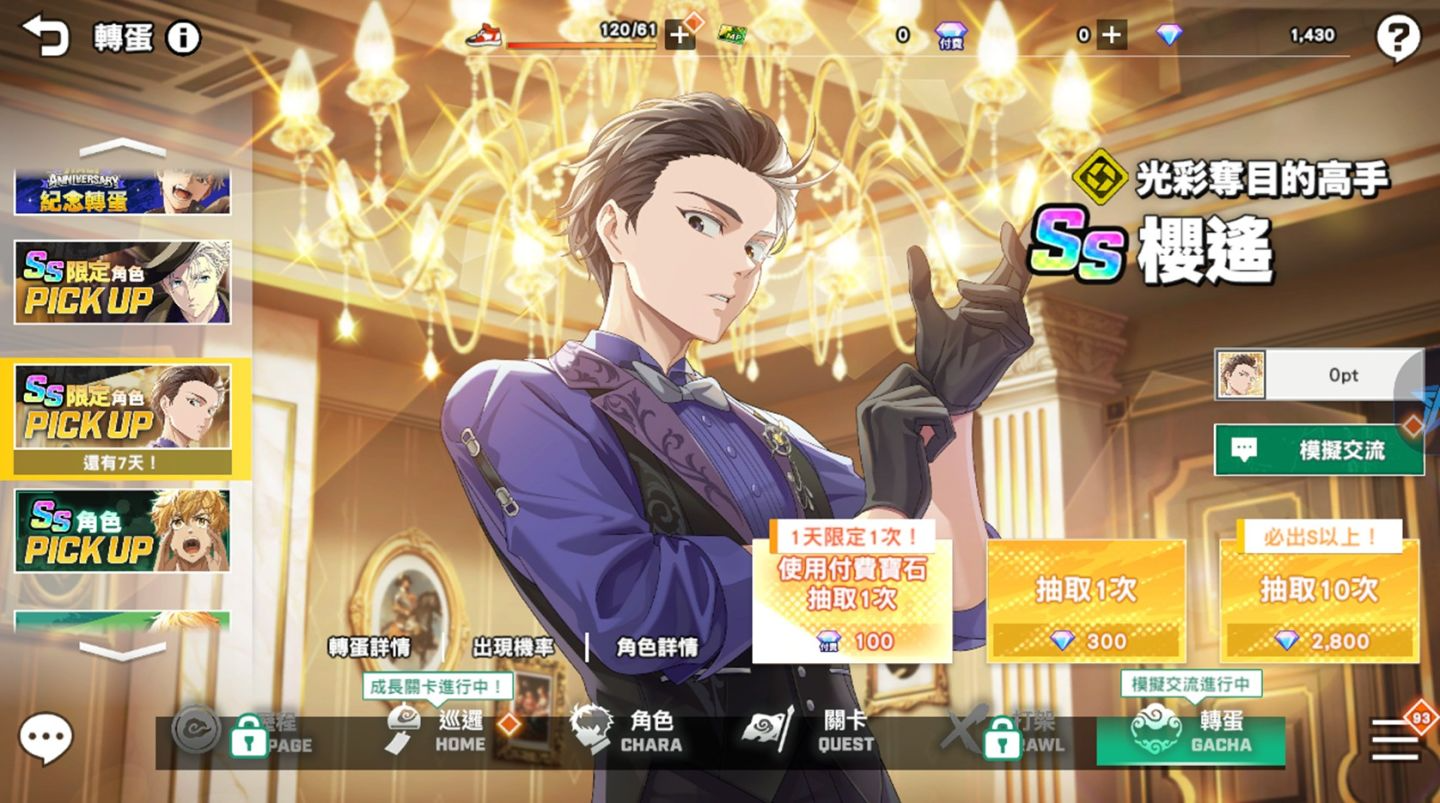The height and width of the screenshot is (803, 1440).
Task: Open the 關卡 QUEST tab
Action: (x=822, y=732)
